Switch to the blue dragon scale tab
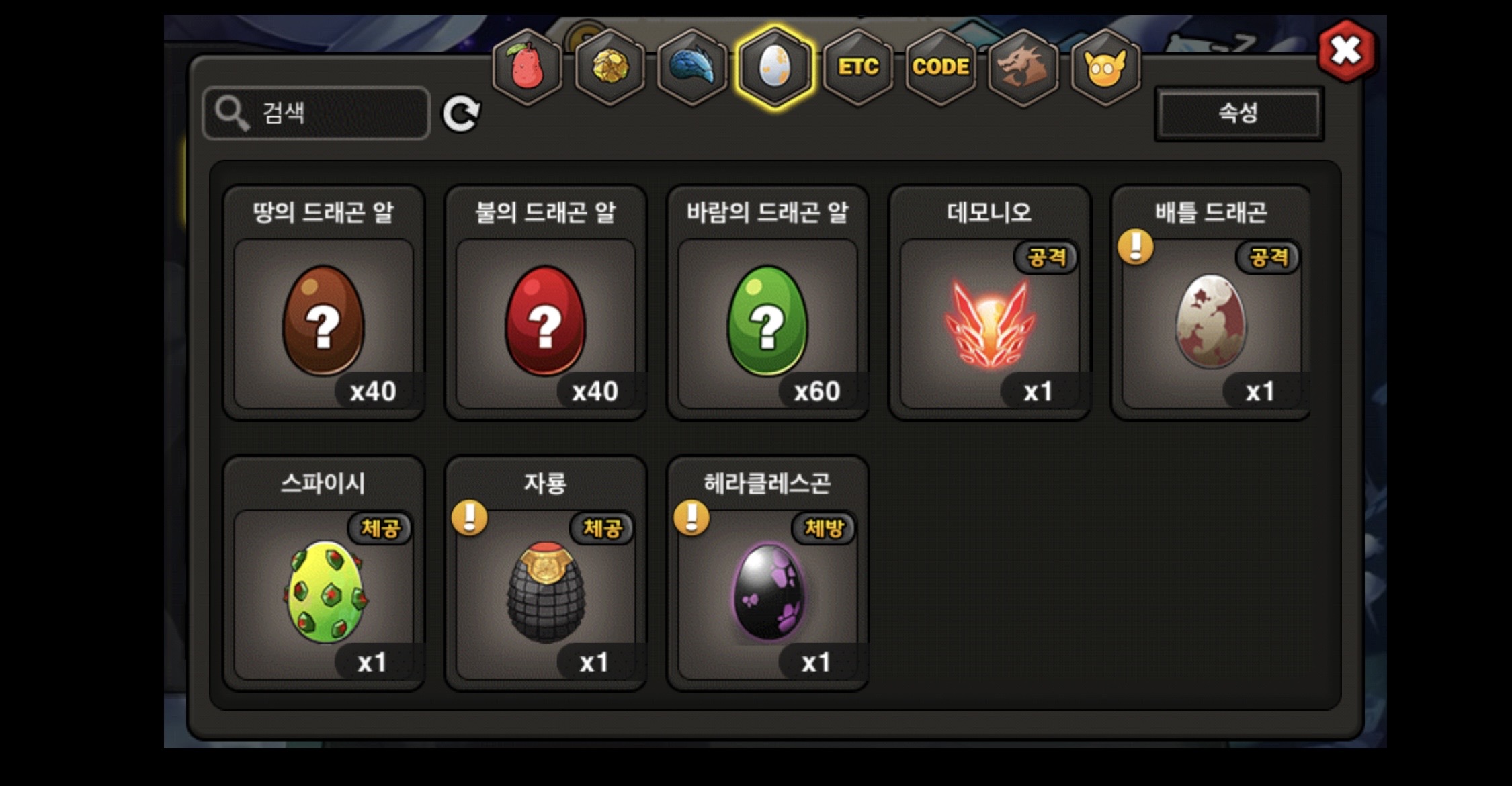Screen dimensions: 1512x786 point(693,67)
